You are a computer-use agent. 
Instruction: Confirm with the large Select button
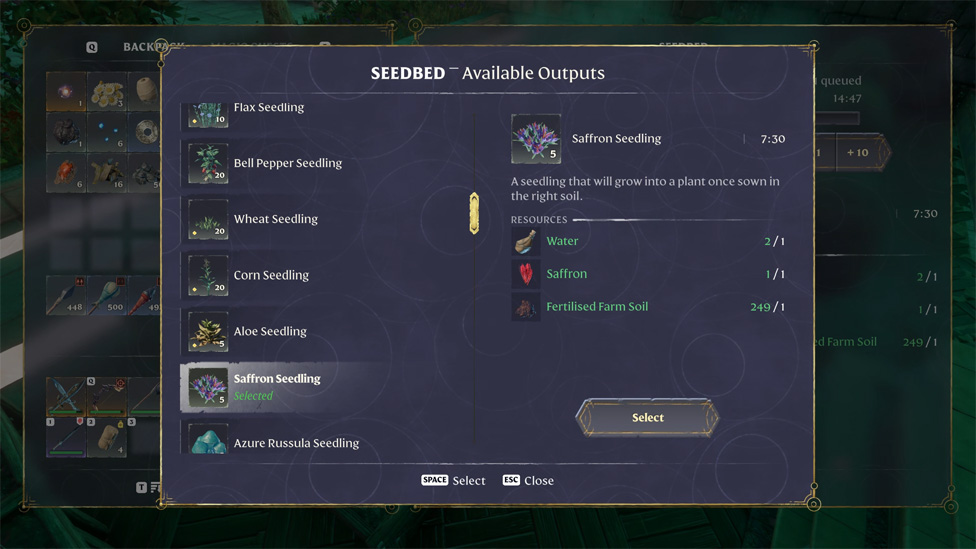point(647,418)
